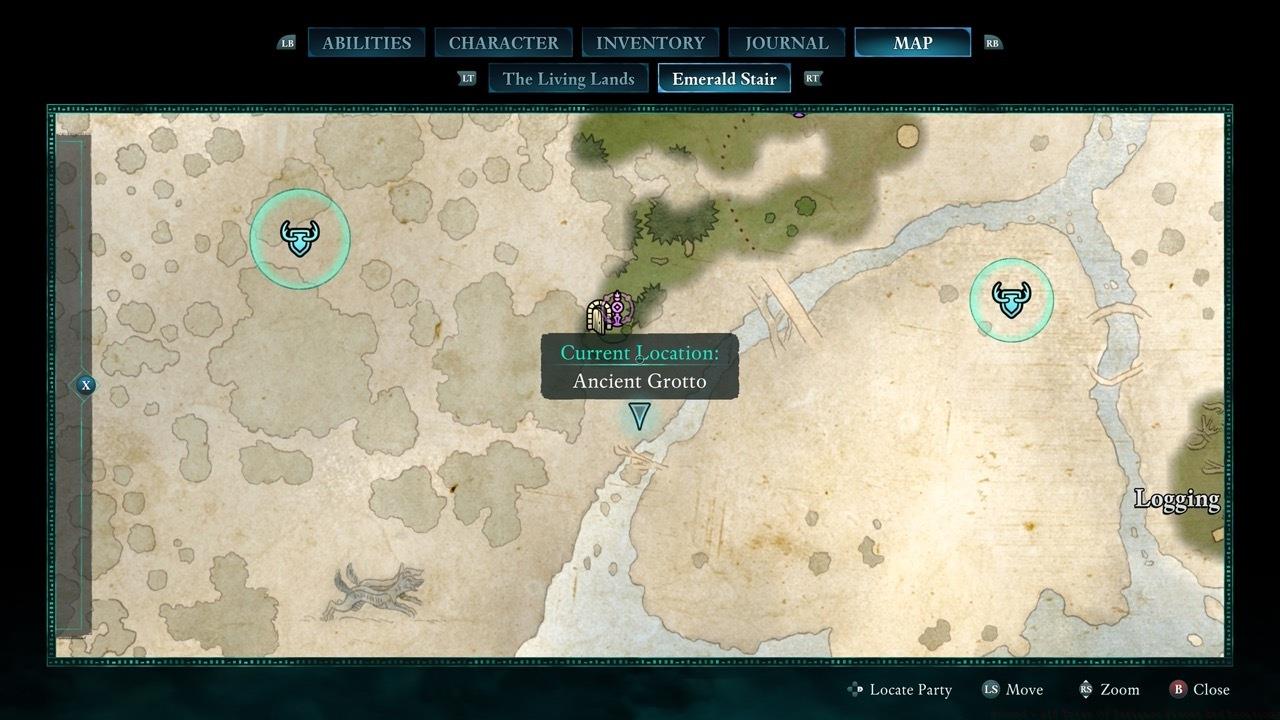Open the Abilities tab
The image size is (1280, 720).
[366, 43]
